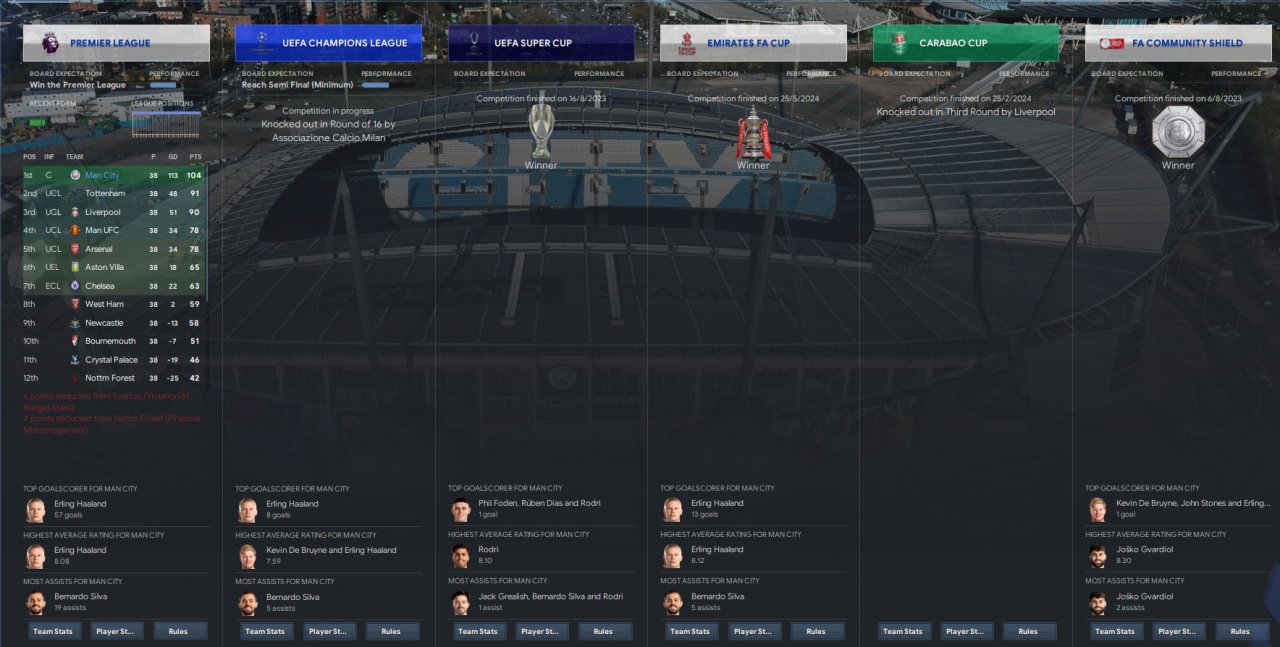Open Newcastle from the league standings
The image size is (1280, 647).
104,323
